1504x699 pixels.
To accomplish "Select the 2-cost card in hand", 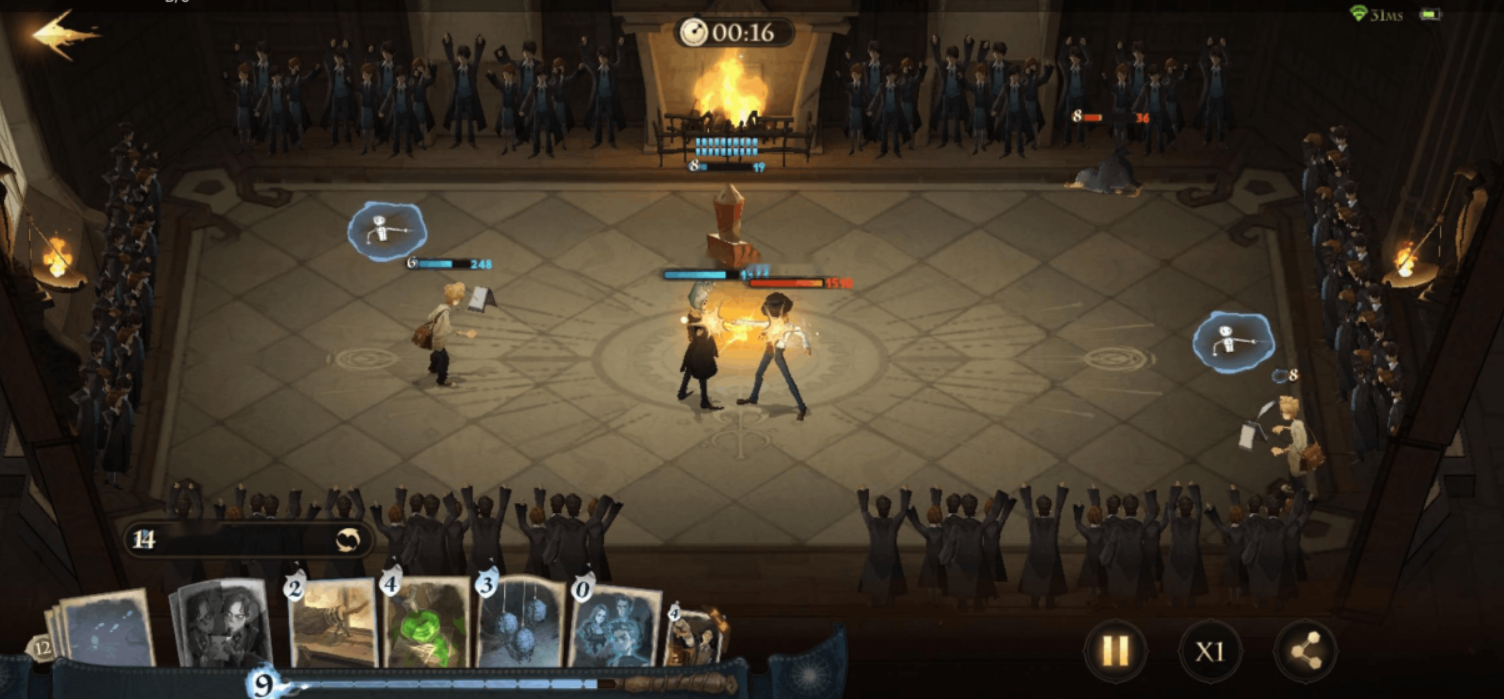I will point(333,623).
